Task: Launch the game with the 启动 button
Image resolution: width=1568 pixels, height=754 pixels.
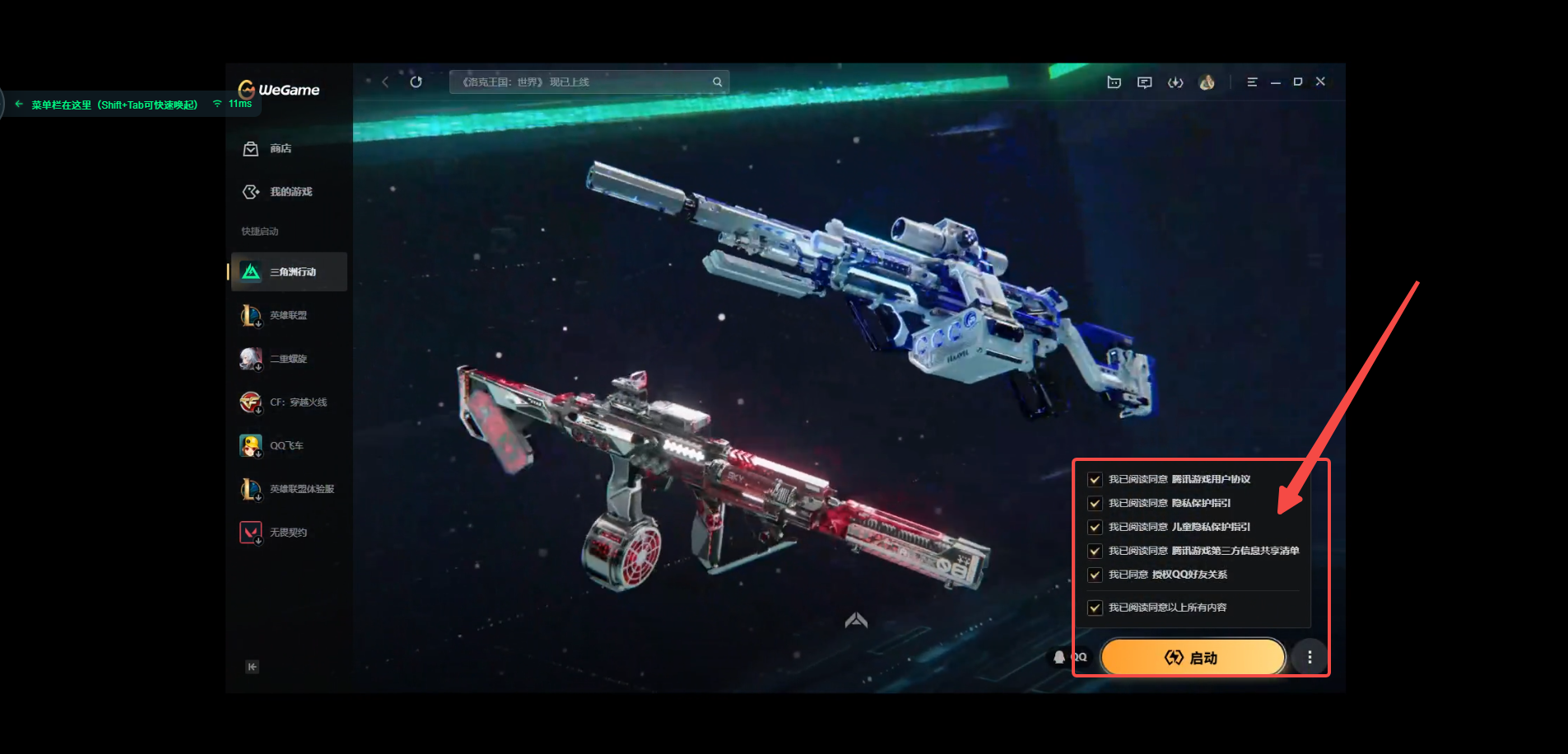Action: (1192, 657)
